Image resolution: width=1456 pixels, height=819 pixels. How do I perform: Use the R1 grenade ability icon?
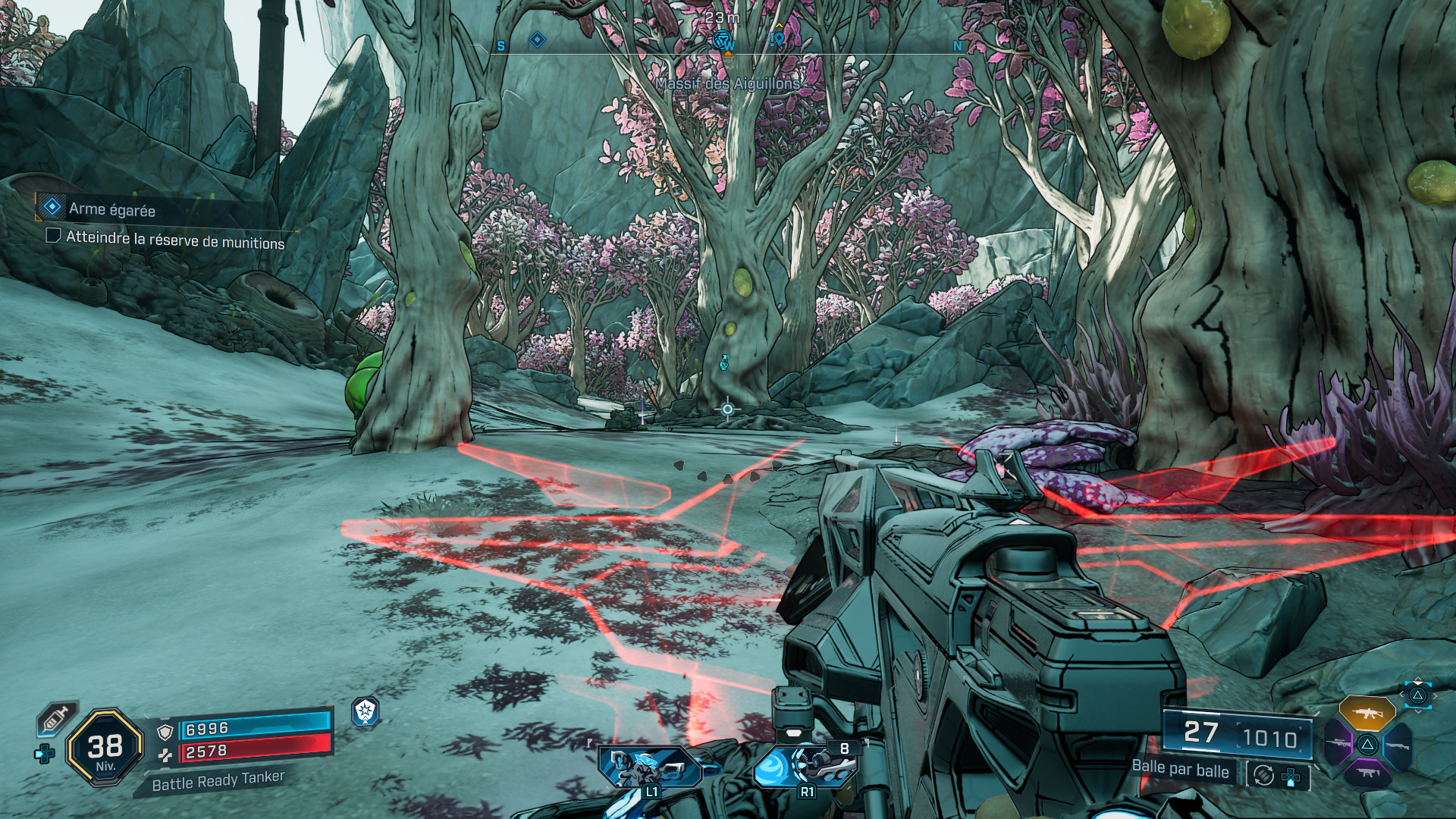[804, 766]
